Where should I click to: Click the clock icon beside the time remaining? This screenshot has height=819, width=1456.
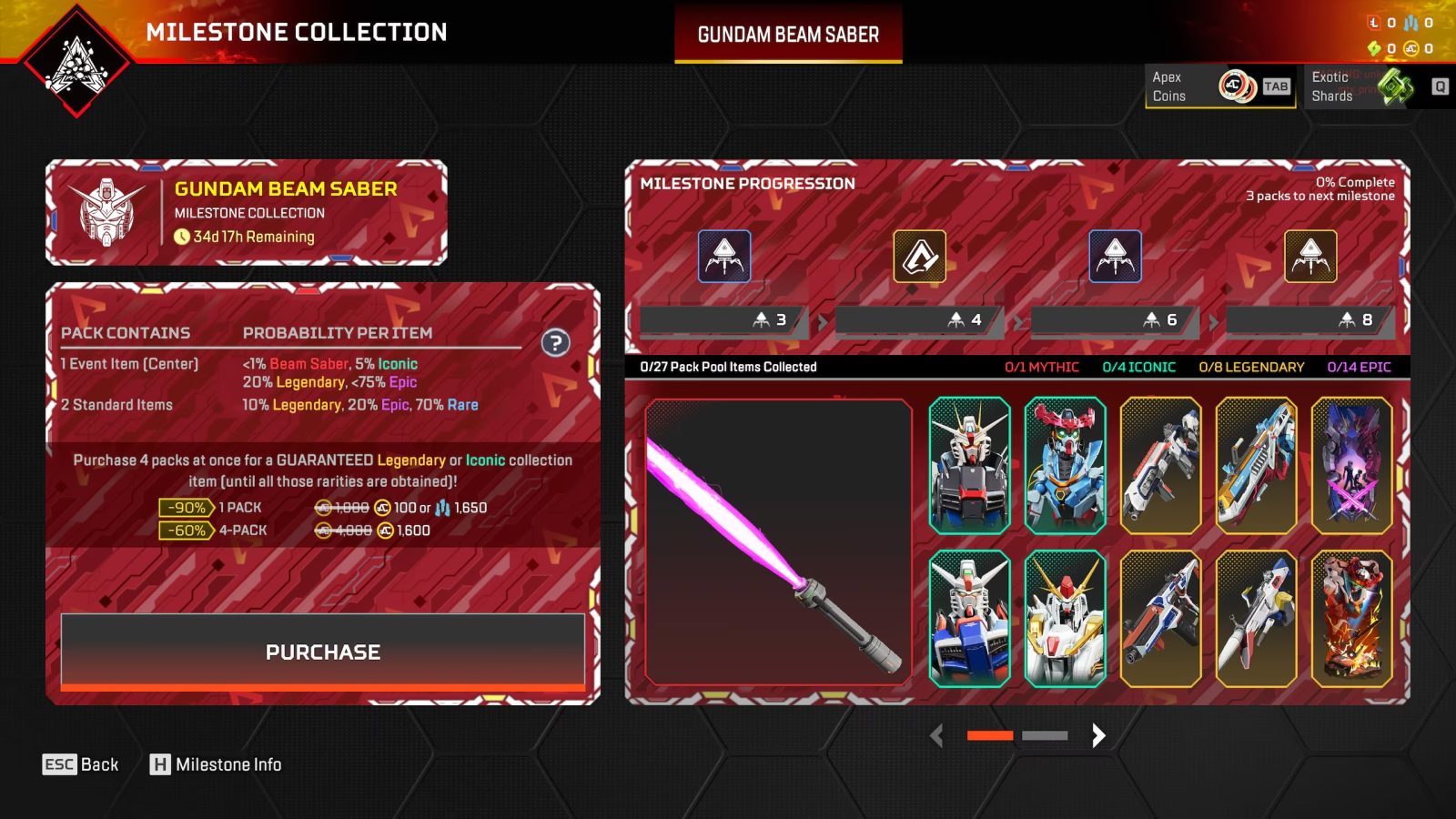181,237
